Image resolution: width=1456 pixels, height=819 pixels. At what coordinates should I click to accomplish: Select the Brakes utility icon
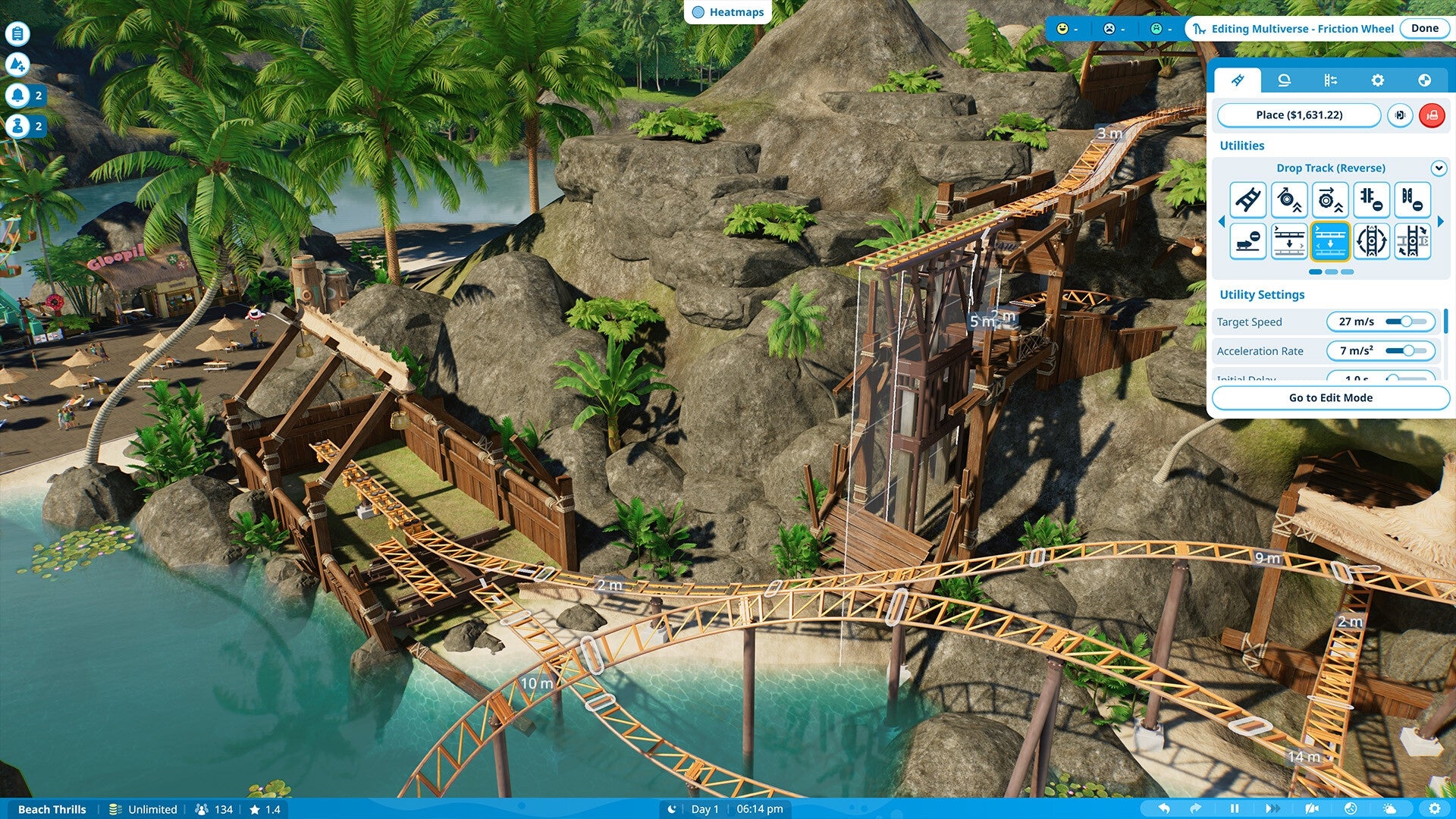point(1371,199)
